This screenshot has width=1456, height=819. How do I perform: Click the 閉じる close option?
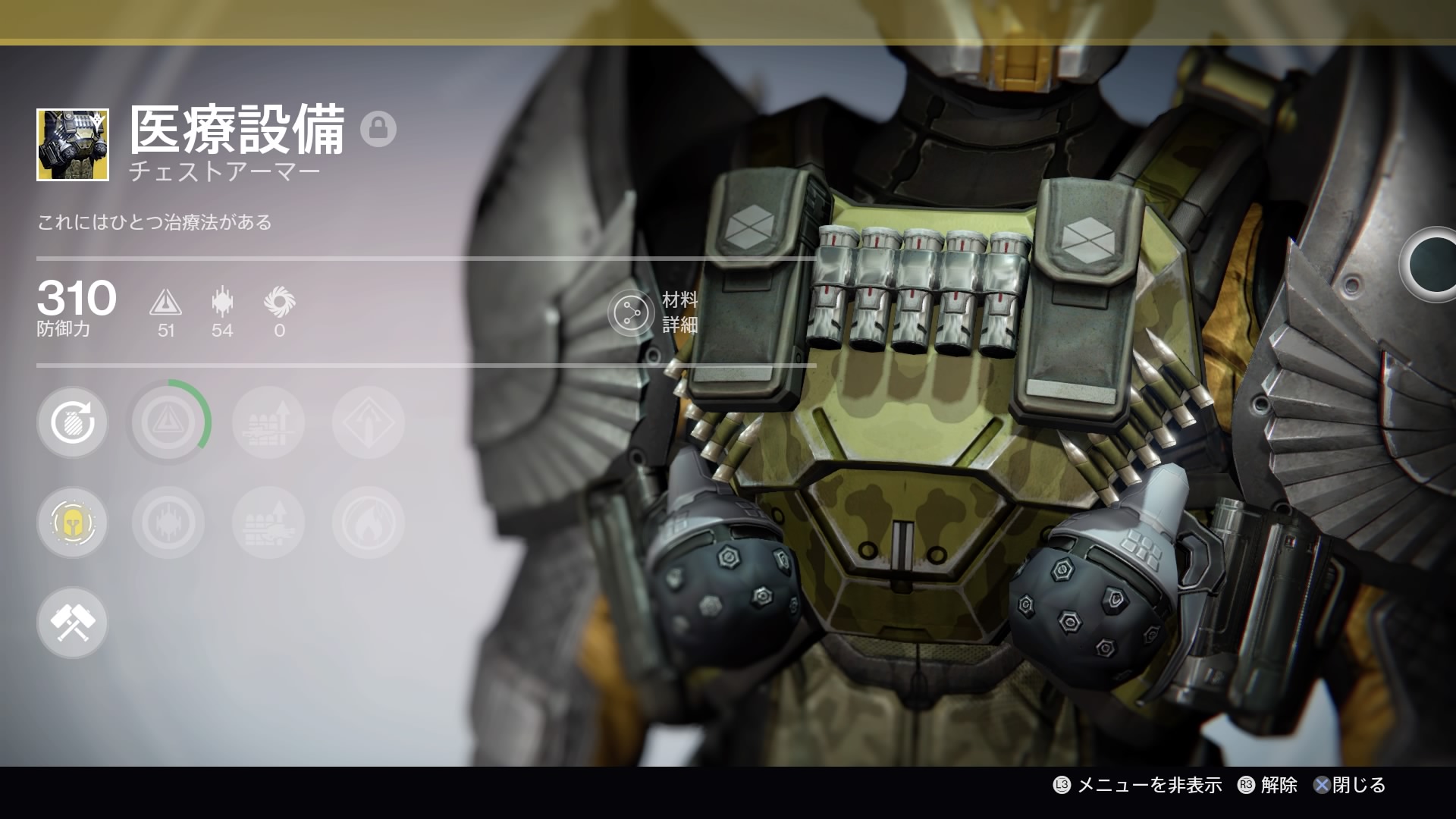1350,785
